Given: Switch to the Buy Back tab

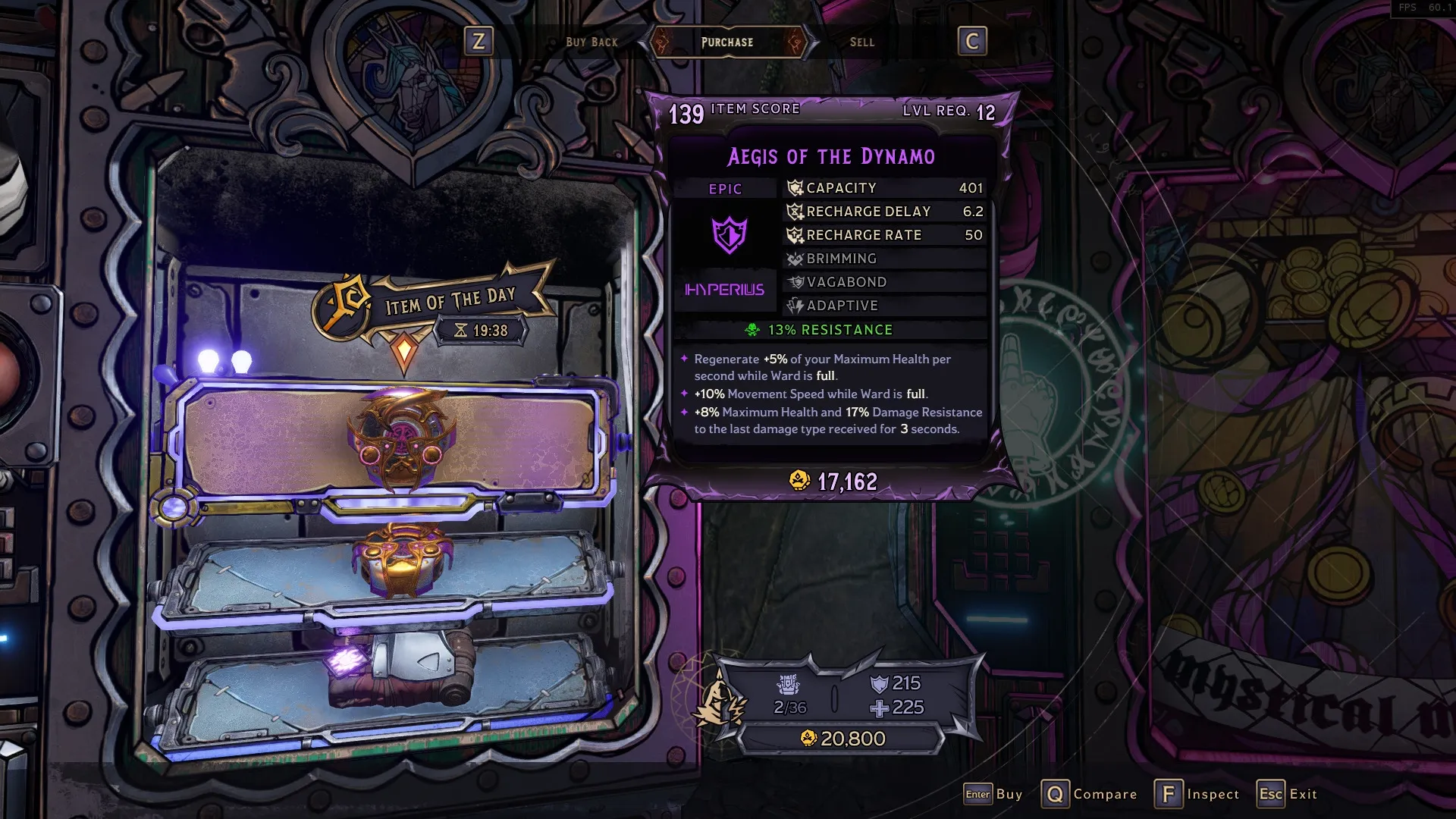Looking at the screenshot, I should (x=591, y=42).
